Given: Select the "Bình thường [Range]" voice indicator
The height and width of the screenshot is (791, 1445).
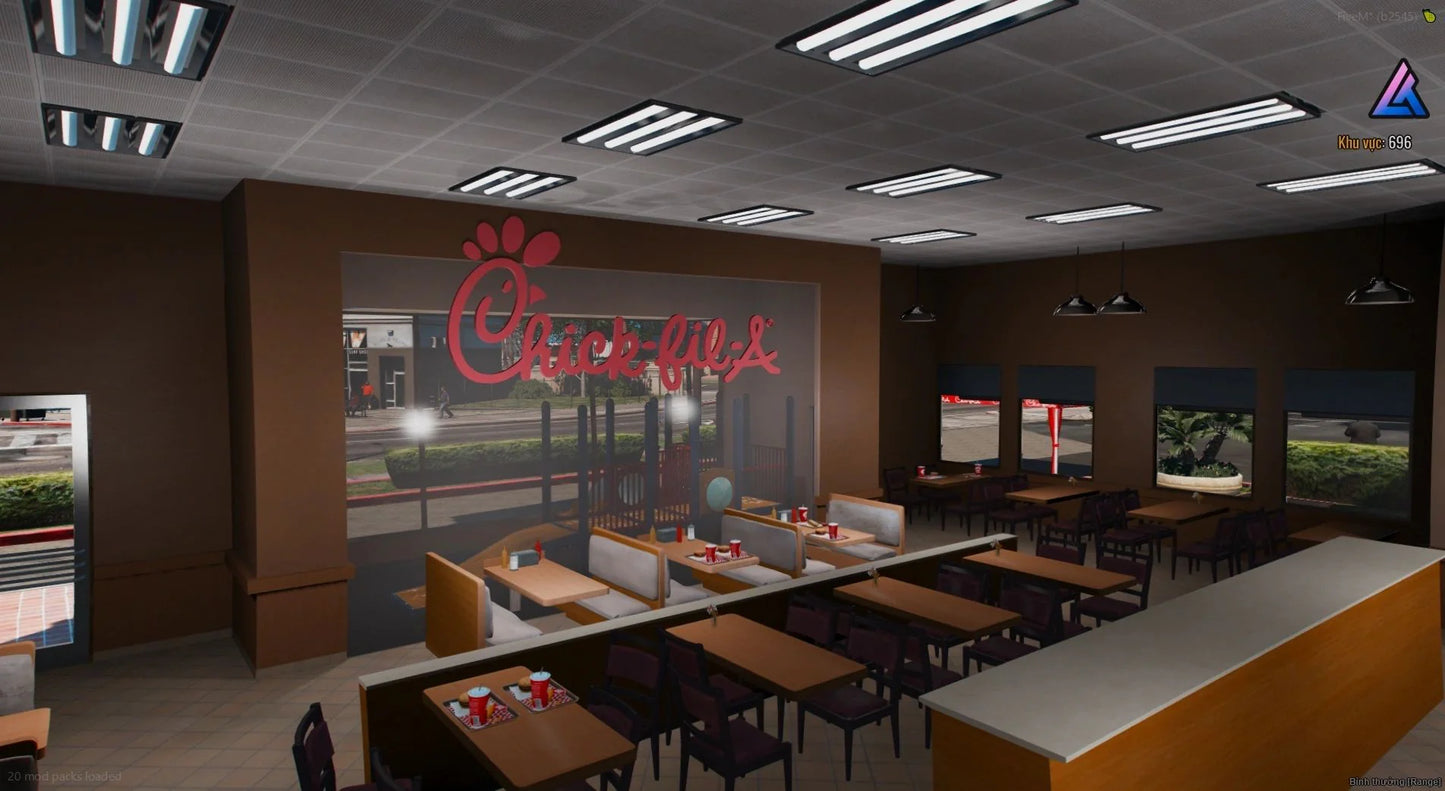Looking at the screenshot, I should point(1394,781).
